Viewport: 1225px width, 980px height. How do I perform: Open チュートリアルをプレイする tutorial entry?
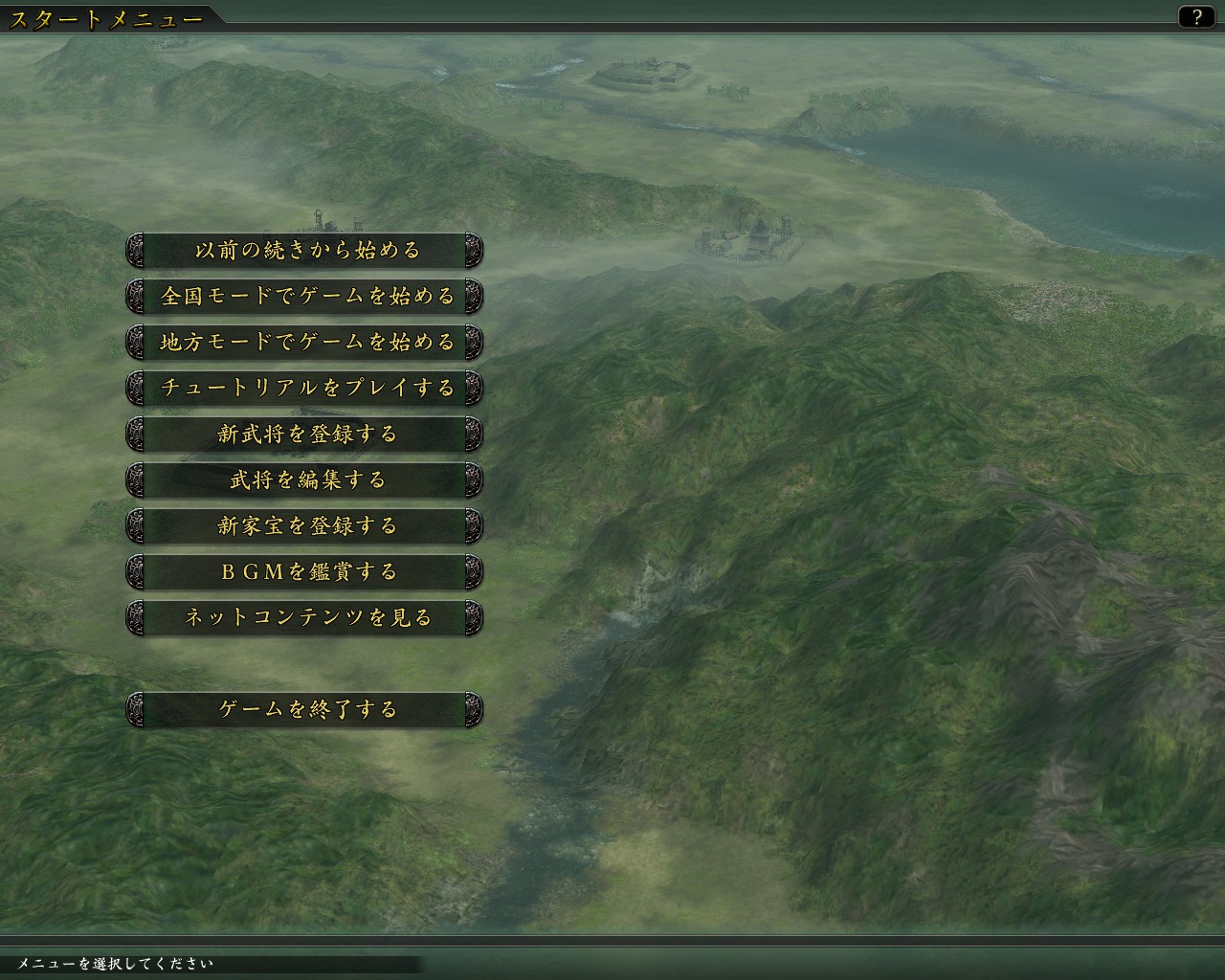click(x=304, y=389)
